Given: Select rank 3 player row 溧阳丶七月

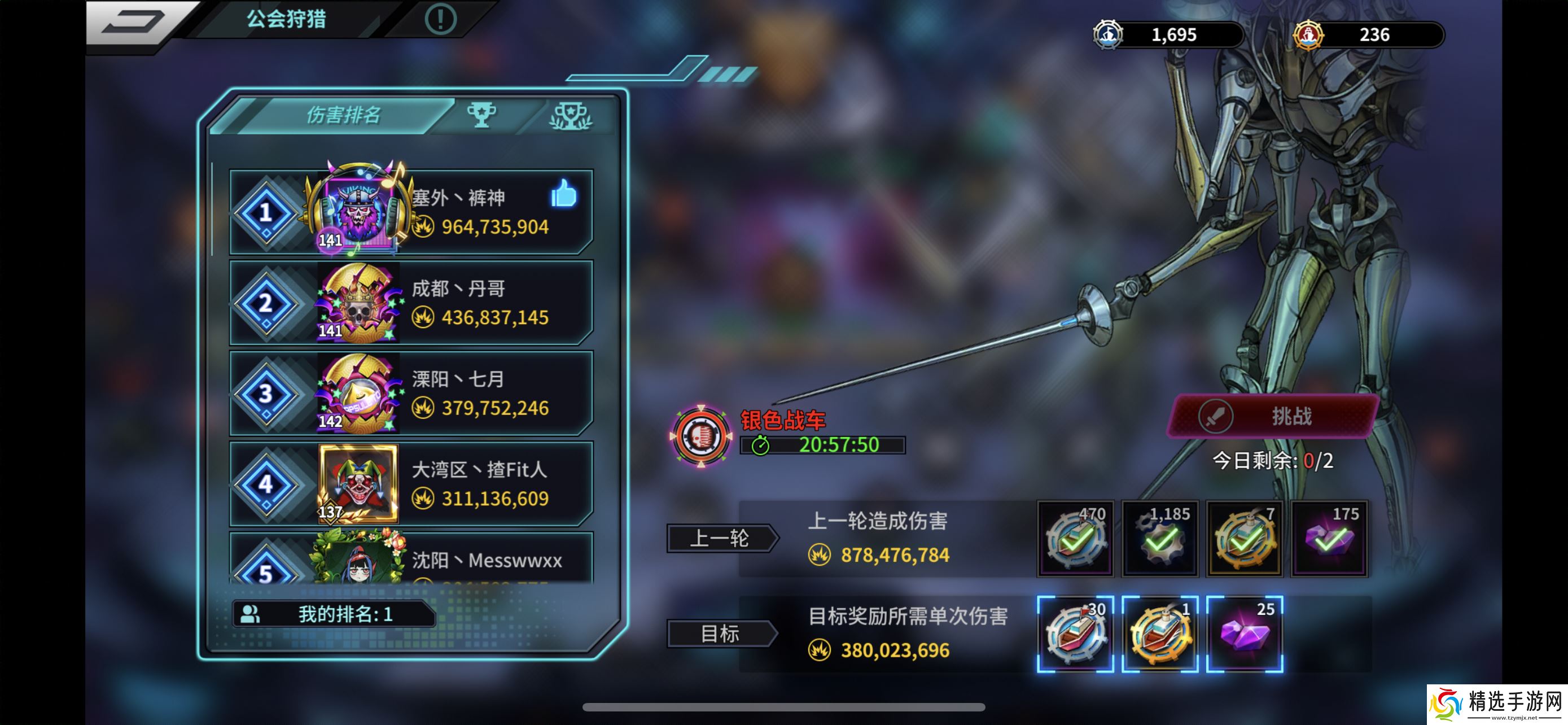Looking at the screenshot, I should click(411, 393).
